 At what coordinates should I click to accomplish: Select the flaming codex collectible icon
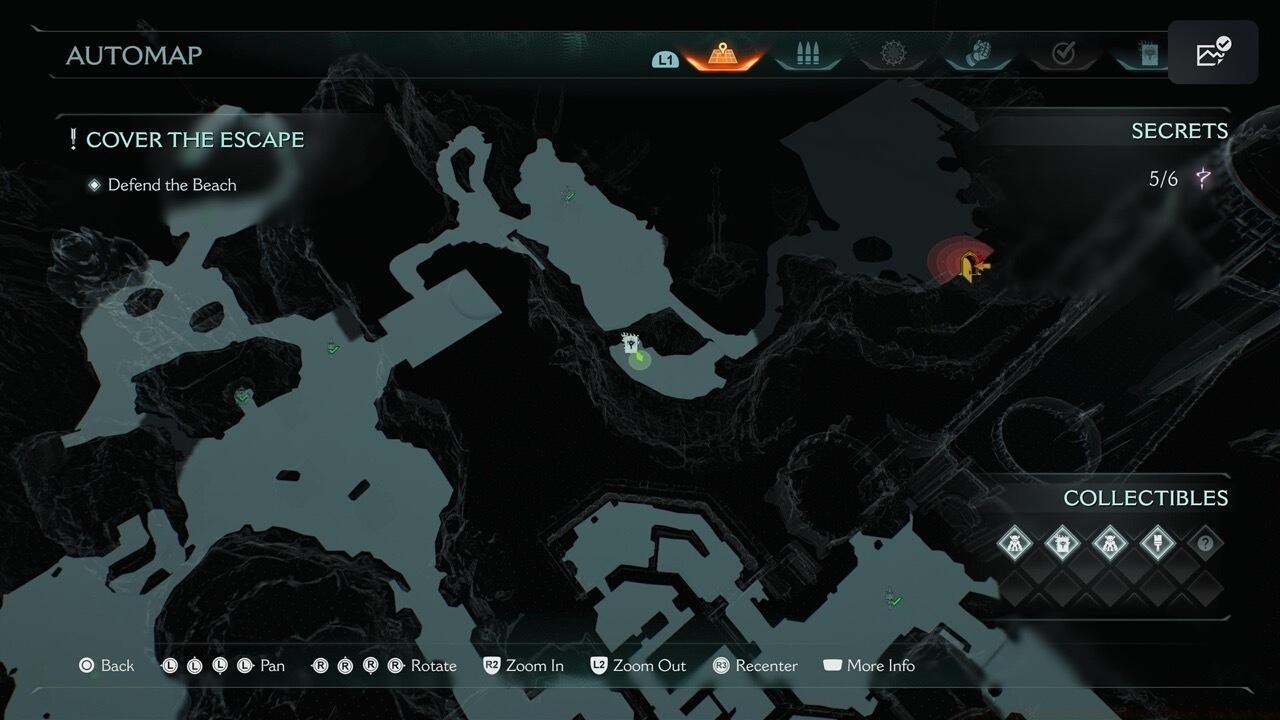pyautogui.click(x=1062, y=544)
